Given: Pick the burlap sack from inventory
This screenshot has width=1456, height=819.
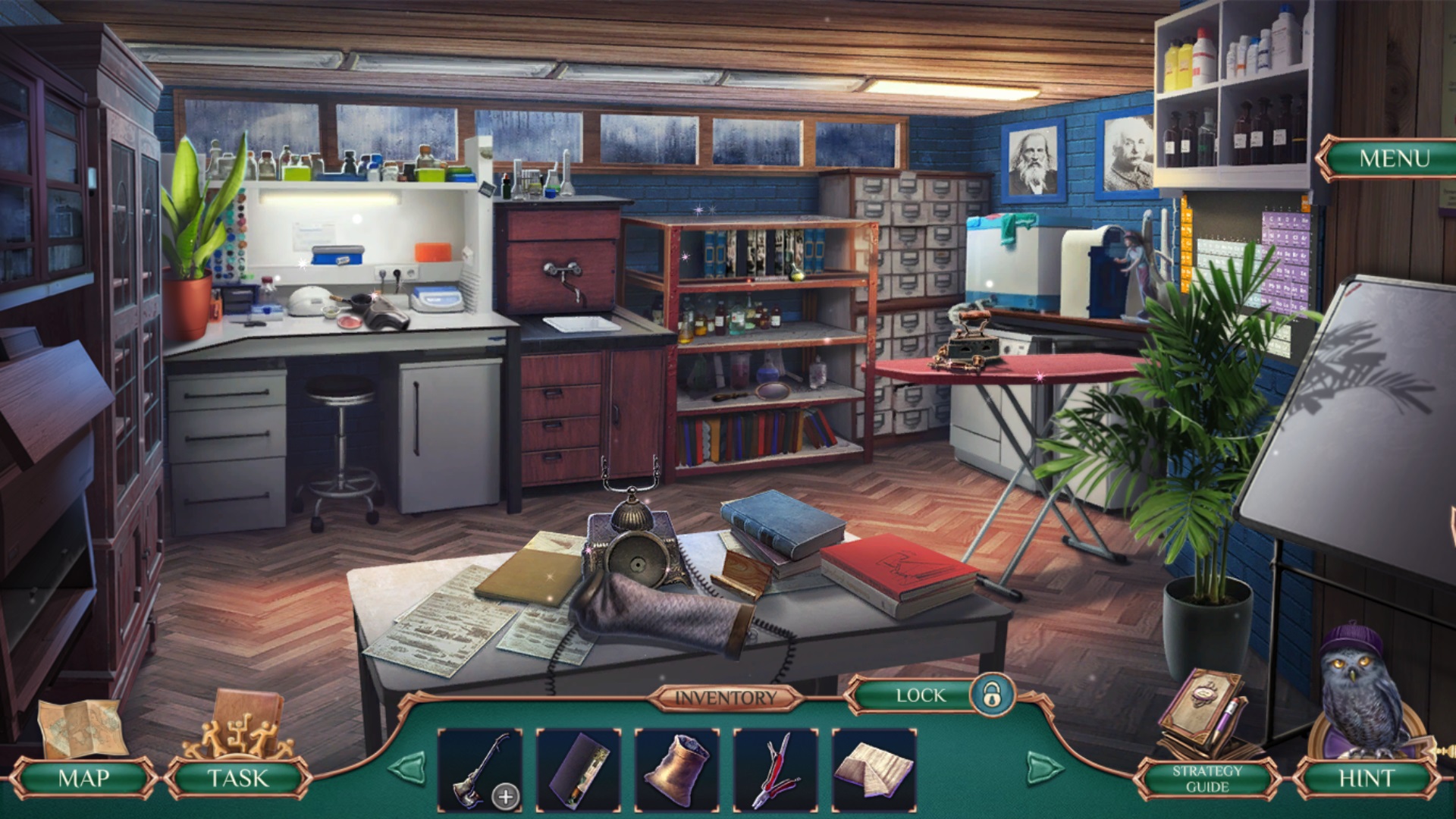Looking at the screenshot, I should pos(677,770).
